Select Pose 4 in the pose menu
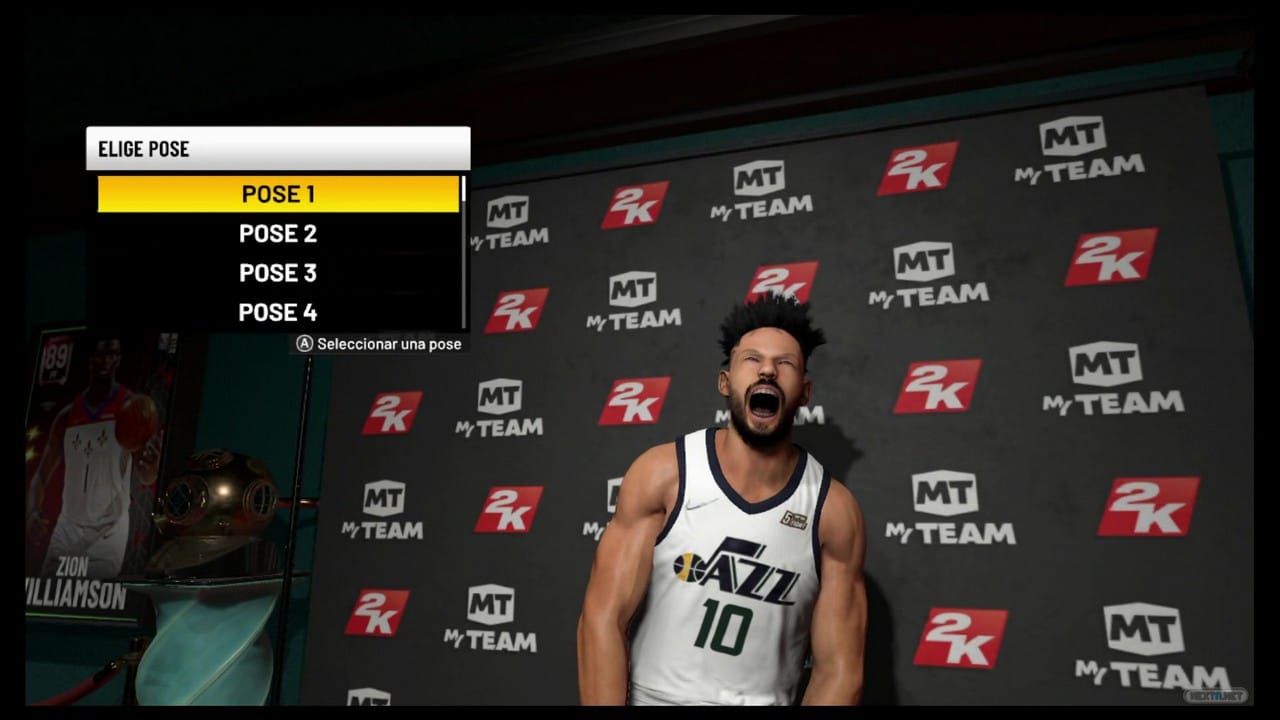This screenshot has width=1280, height=720. pyautogui.click(x=278, y=312)
